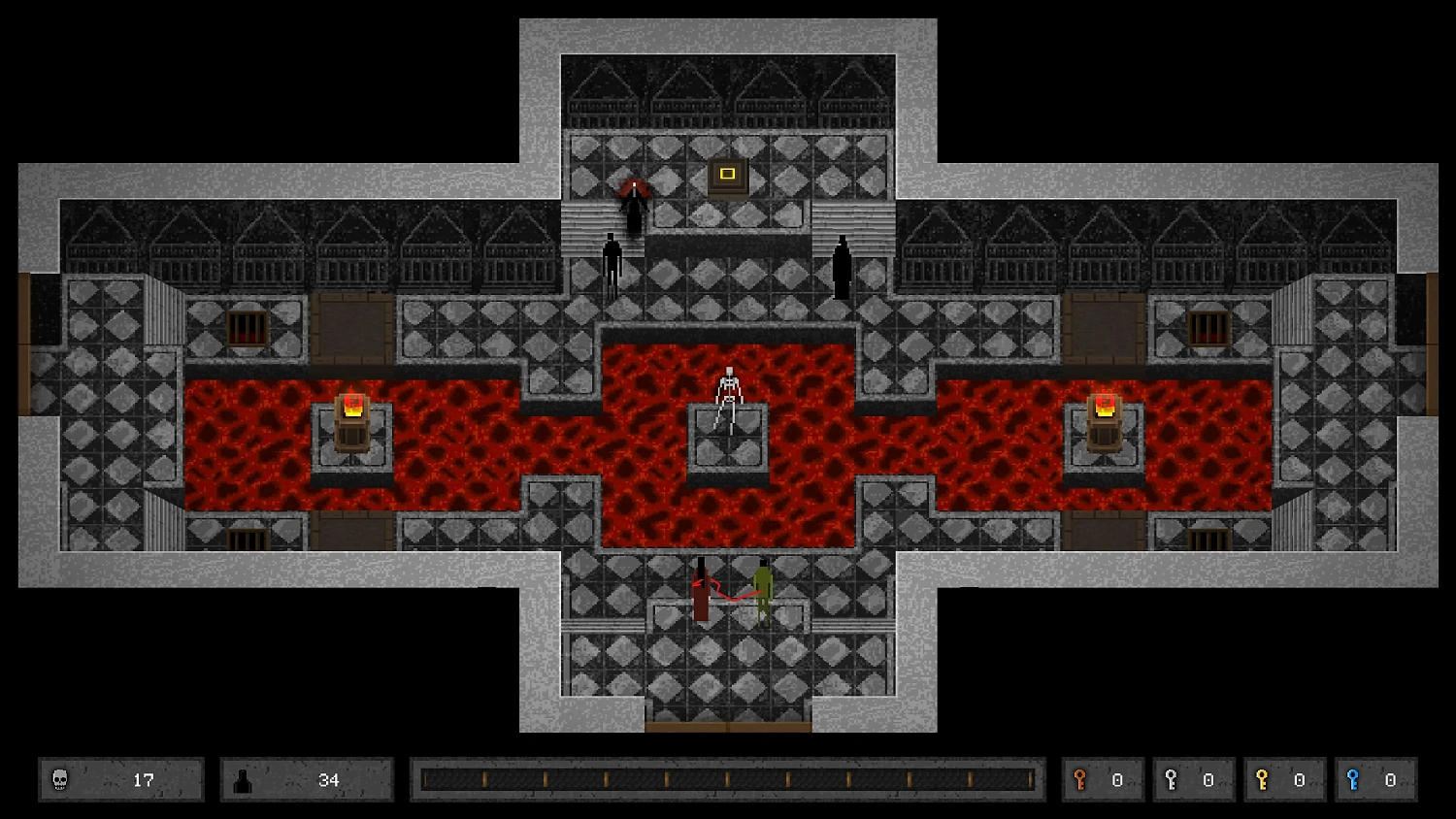Click the shadowy figure left of the pedestal
Image resolution: width=1456 pixels, height=819 pixels.
point(611,260)
